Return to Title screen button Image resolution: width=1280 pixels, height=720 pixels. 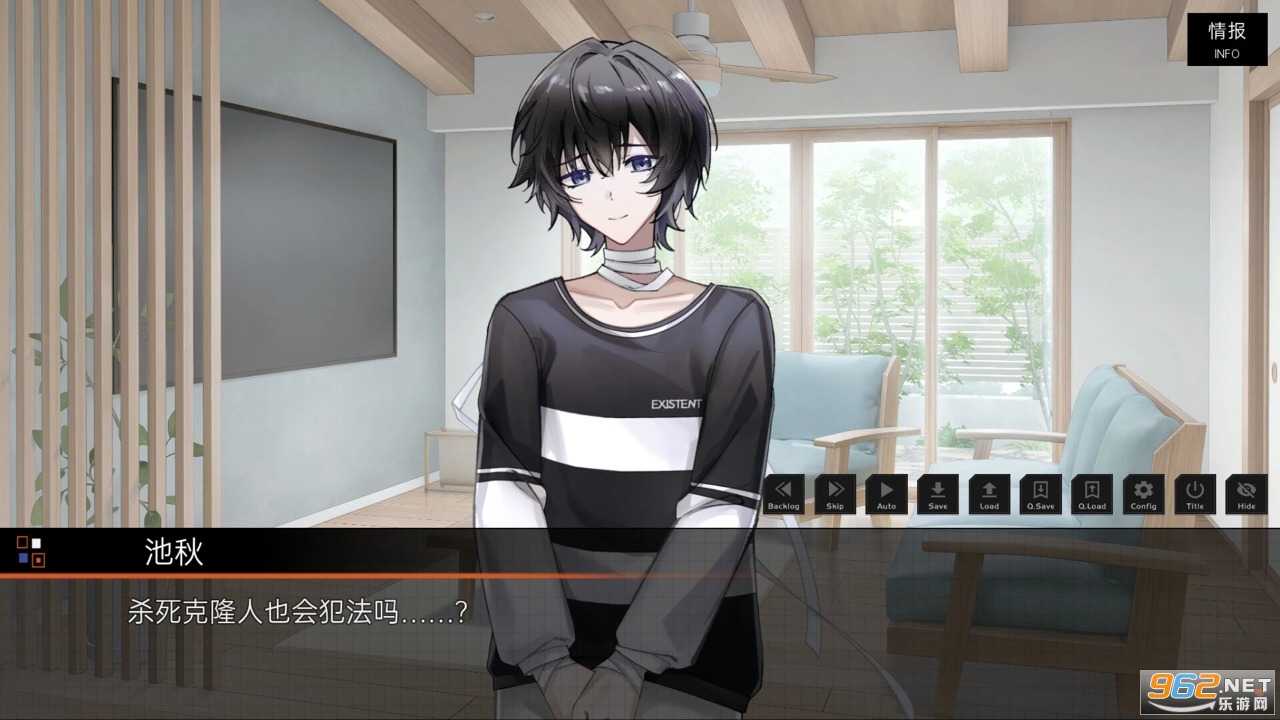pyautogui.click(x=1195, y=494)
